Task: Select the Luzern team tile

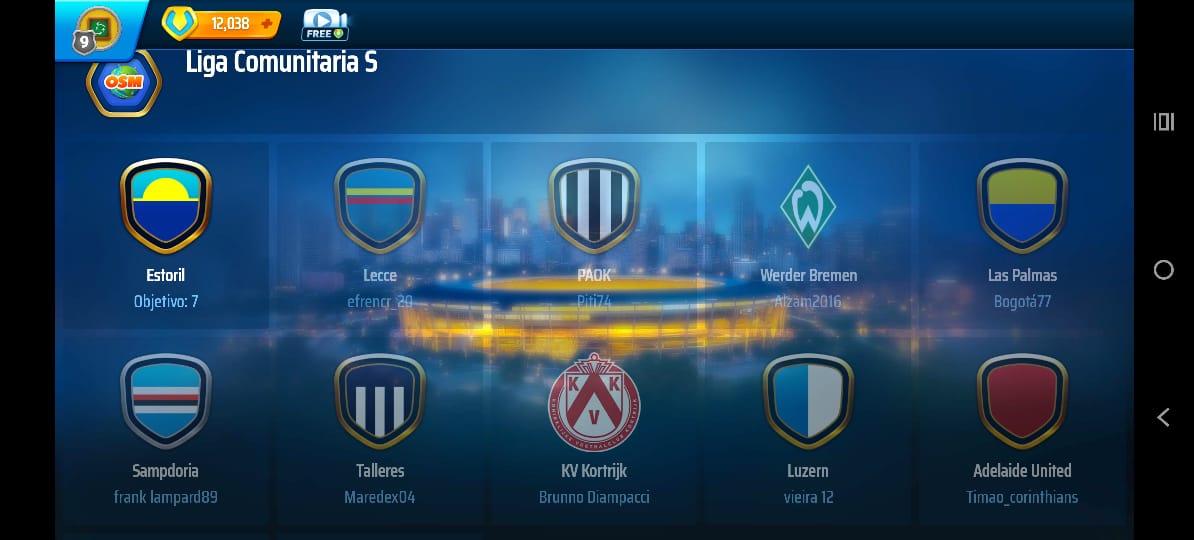Action: (x=808, y=428)
